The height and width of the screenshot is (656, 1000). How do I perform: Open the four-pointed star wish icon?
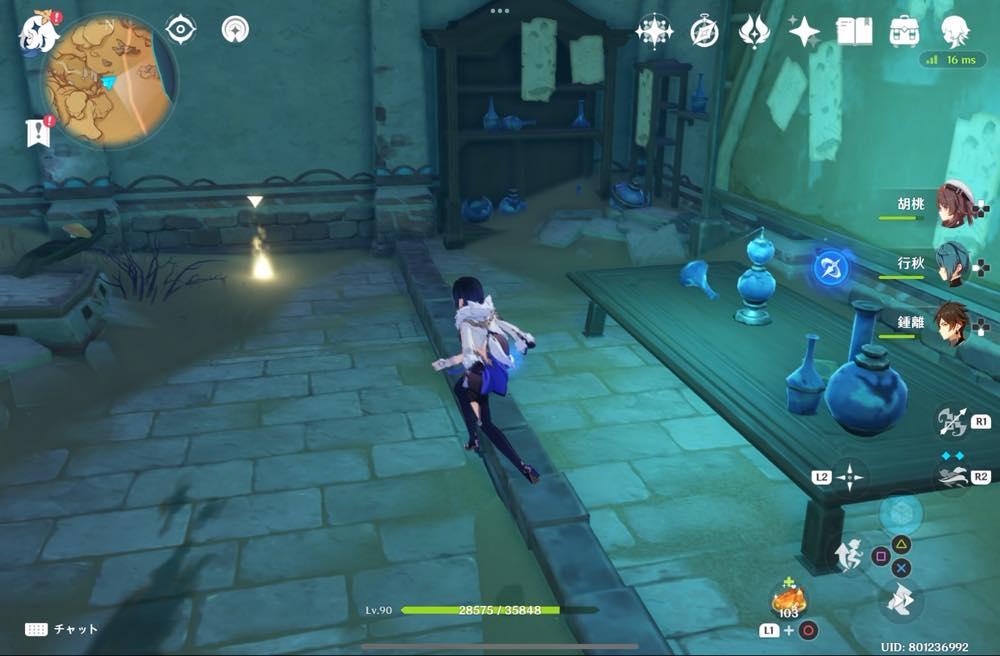click(804, 32)
